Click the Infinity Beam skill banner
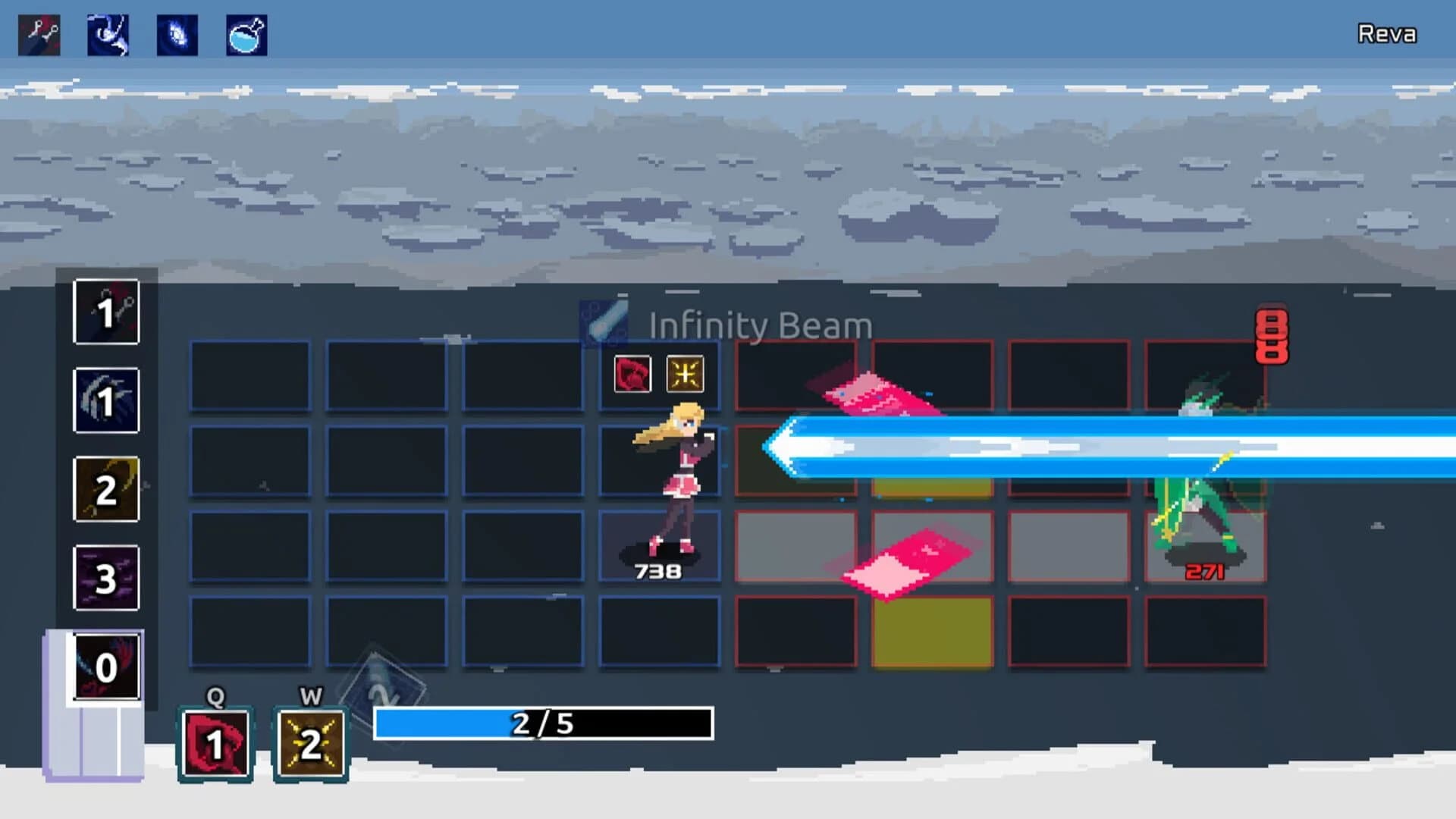Image resolution: width=1456 pixels, height=819 pixels. click(758, 325)
